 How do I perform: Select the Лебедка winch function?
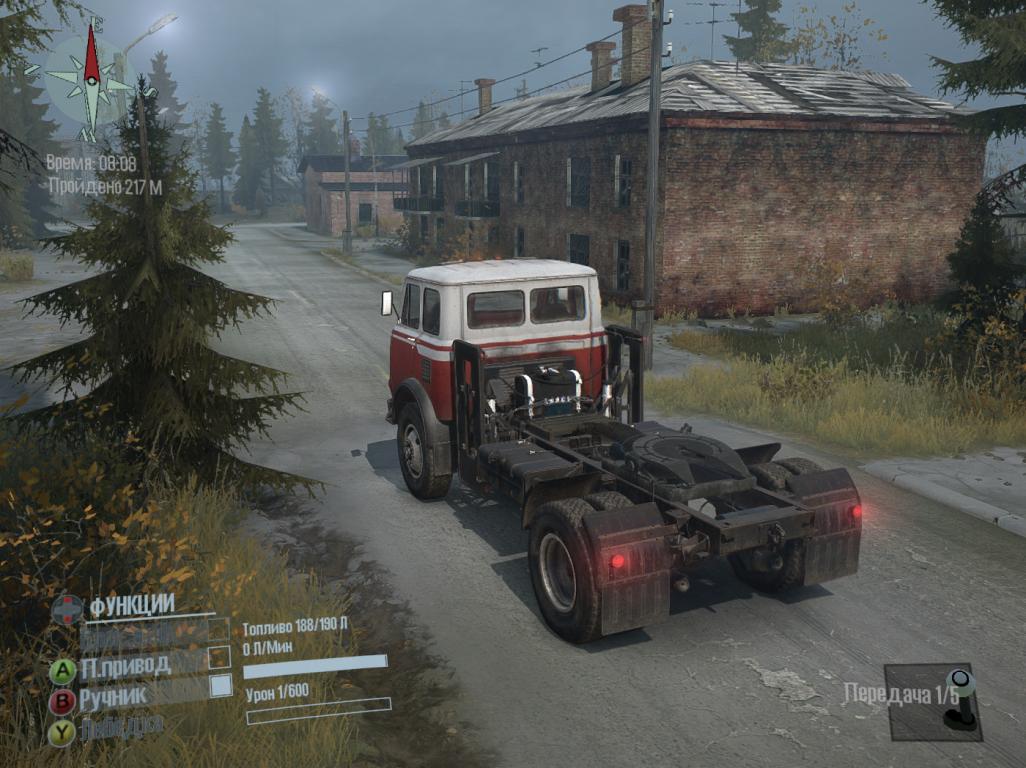(120, 727)
